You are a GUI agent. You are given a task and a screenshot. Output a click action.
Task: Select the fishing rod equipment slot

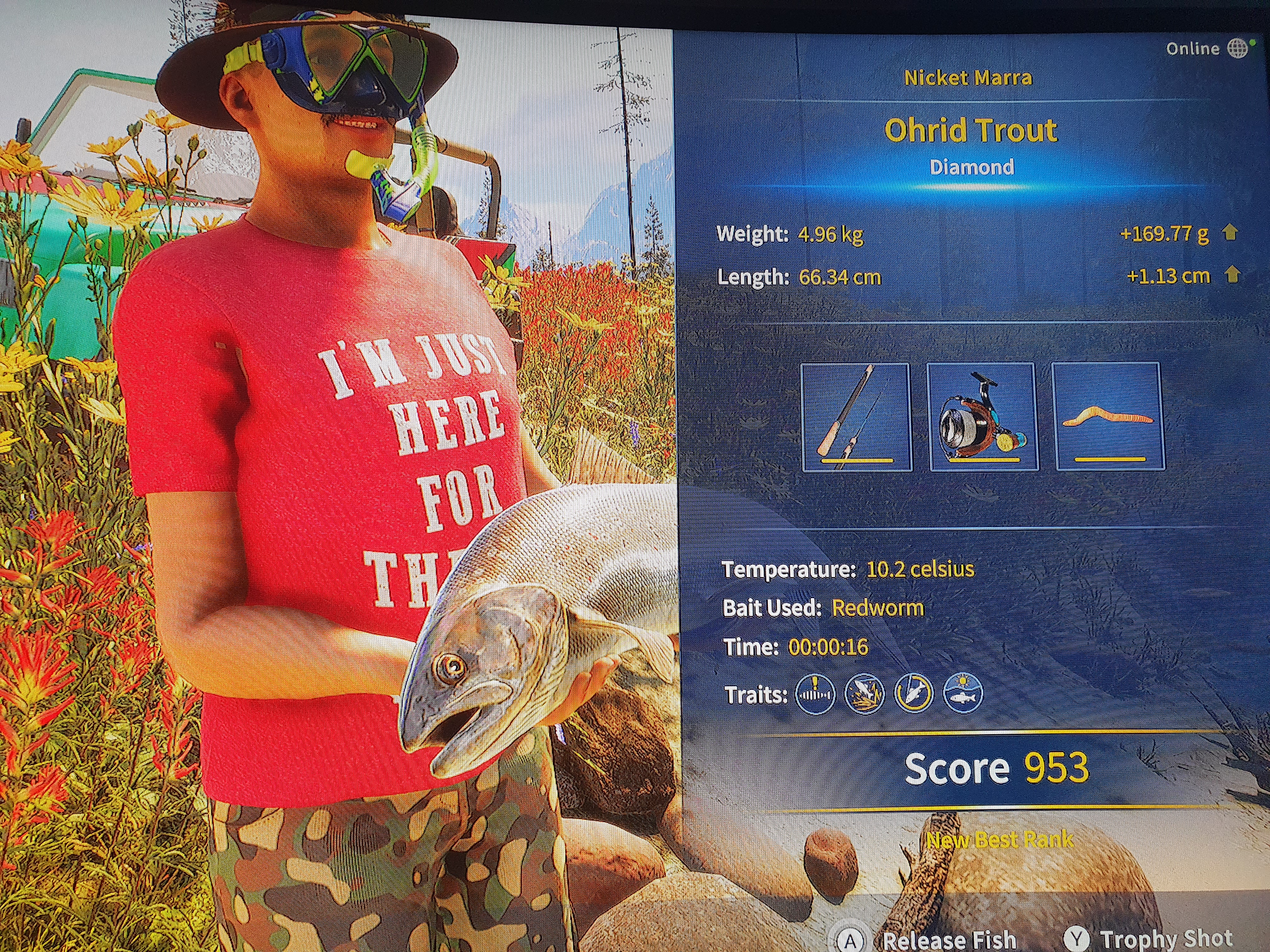pos(856,416)
